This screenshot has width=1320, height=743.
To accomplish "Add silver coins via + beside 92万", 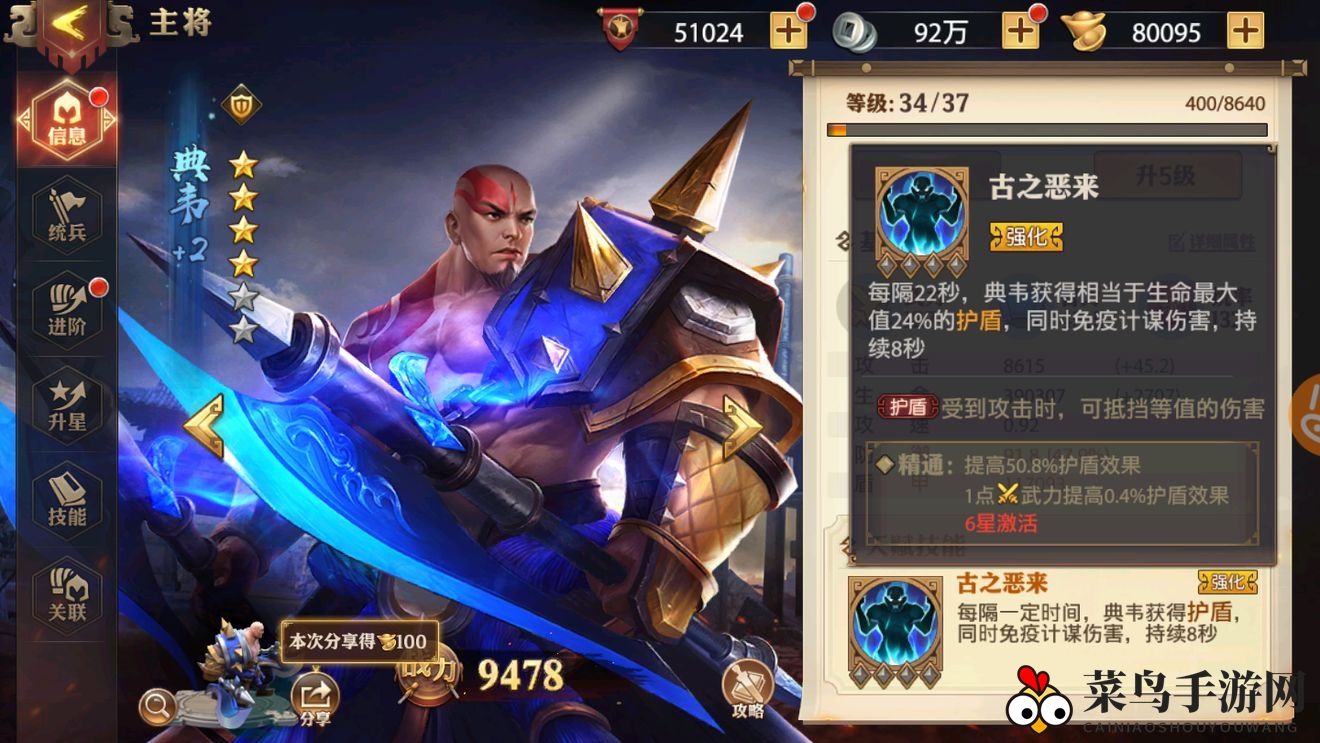I will click(1020, 31).
